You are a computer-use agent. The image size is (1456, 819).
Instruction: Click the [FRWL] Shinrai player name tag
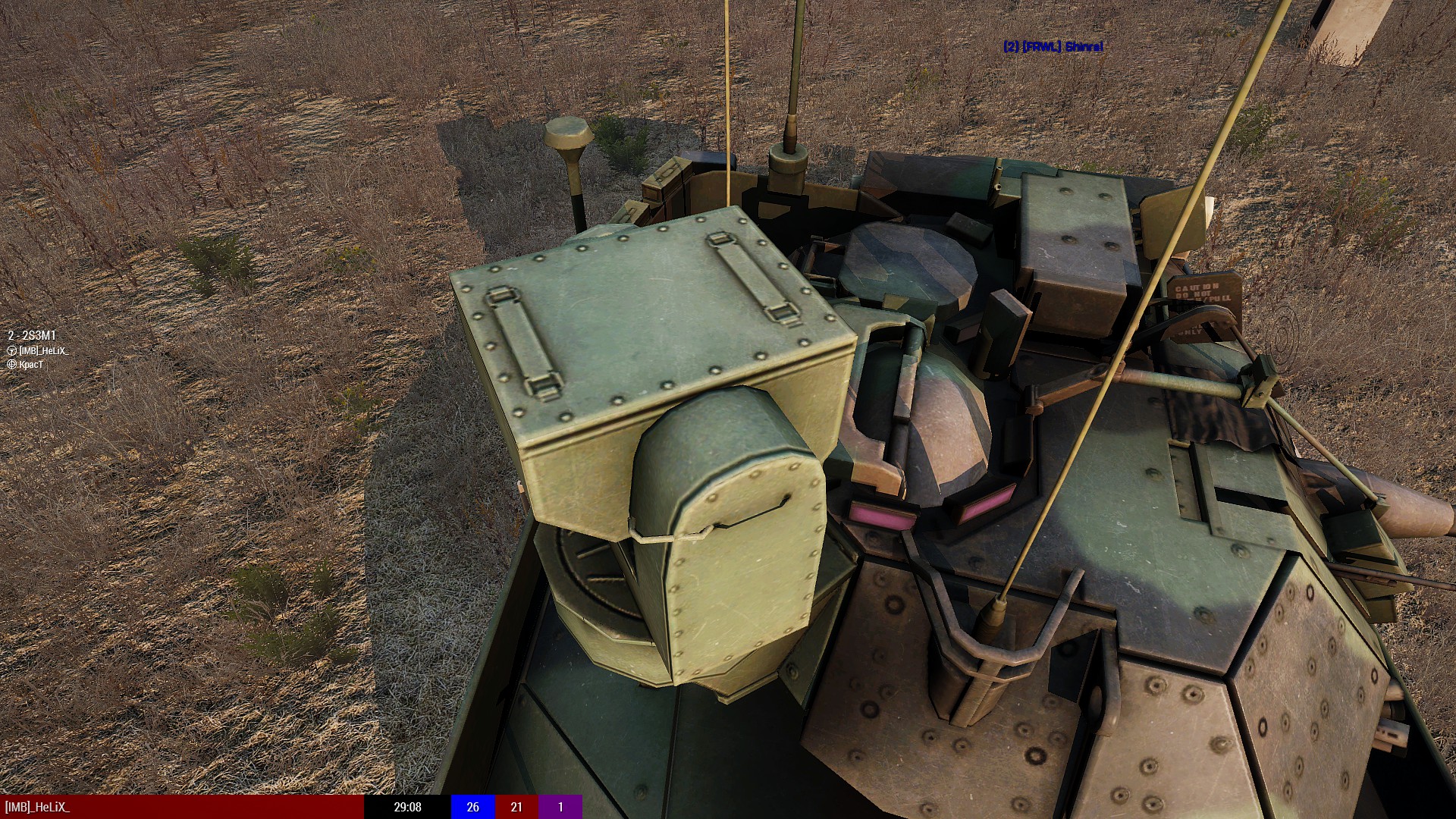click(x=1053, y=47)
